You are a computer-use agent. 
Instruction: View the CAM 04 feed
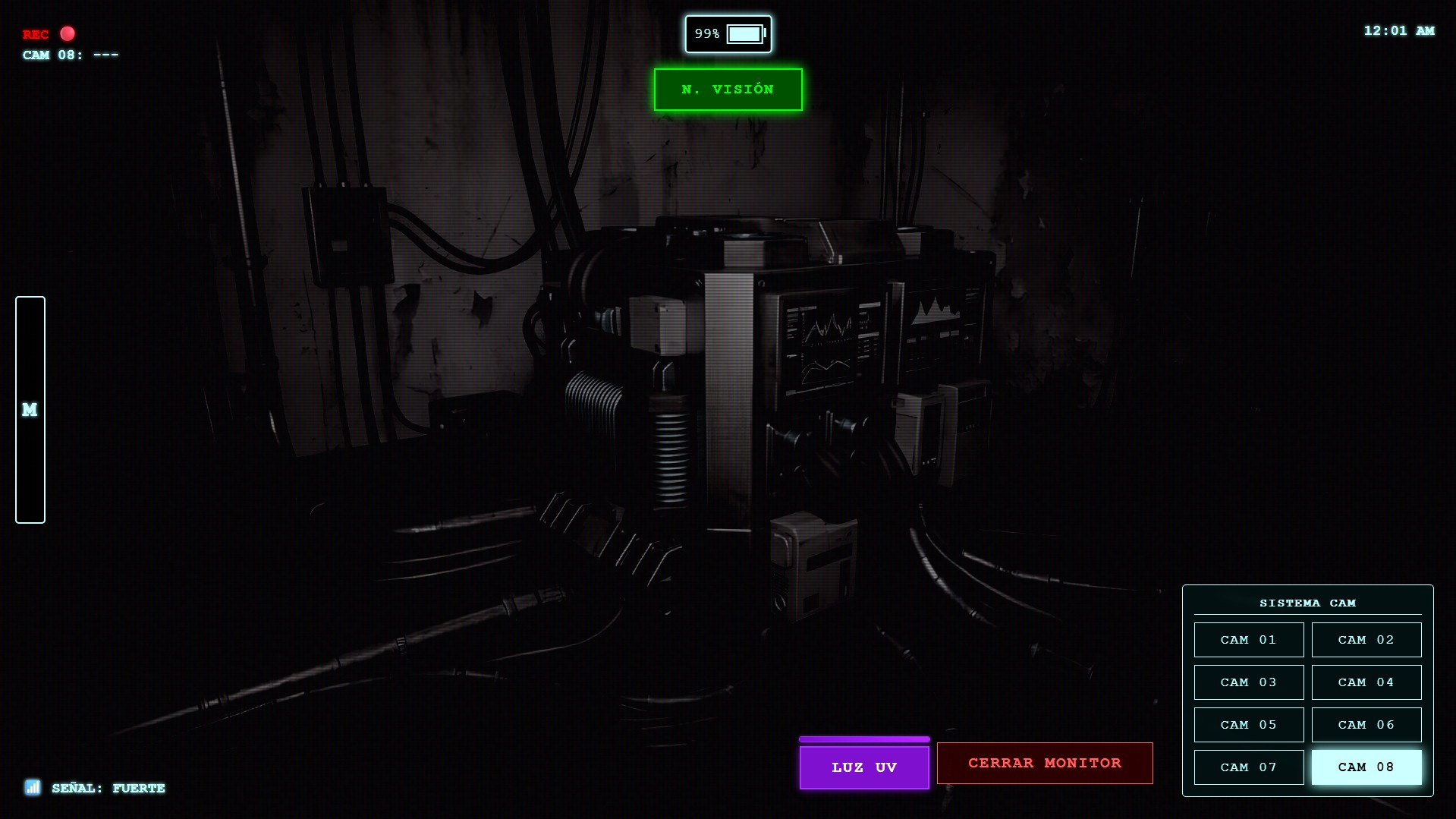[1366, 682]
